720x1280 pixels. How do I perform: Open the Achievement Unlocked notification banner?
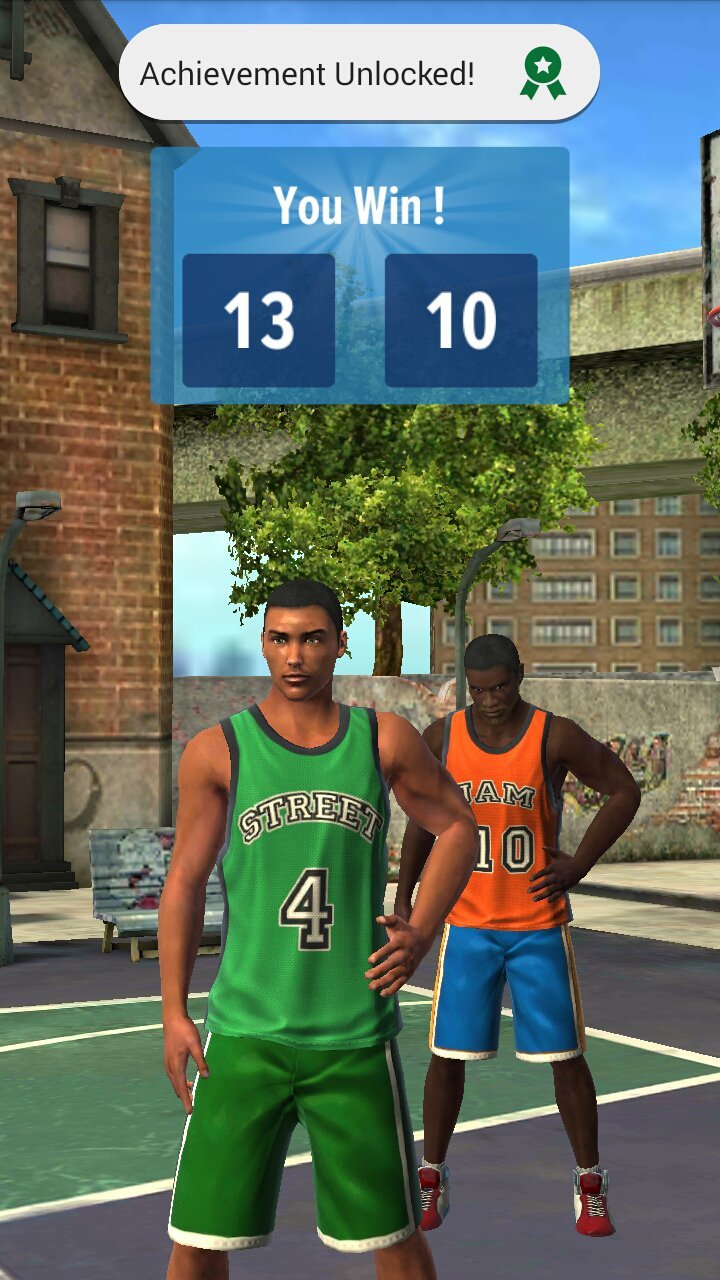pos(310,74)
